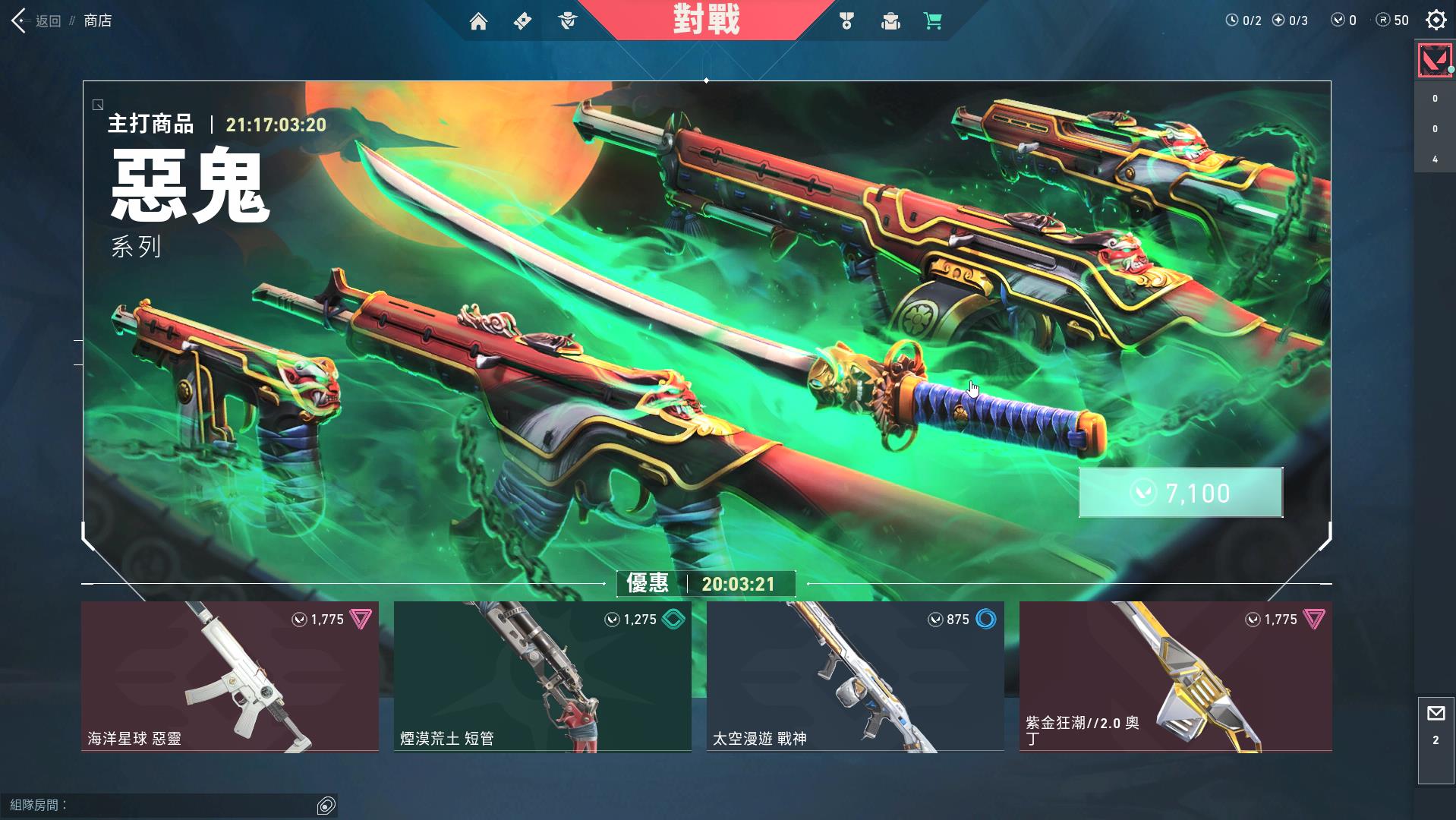
Task: Click the Career medal icon
Action: pos(848,21)
